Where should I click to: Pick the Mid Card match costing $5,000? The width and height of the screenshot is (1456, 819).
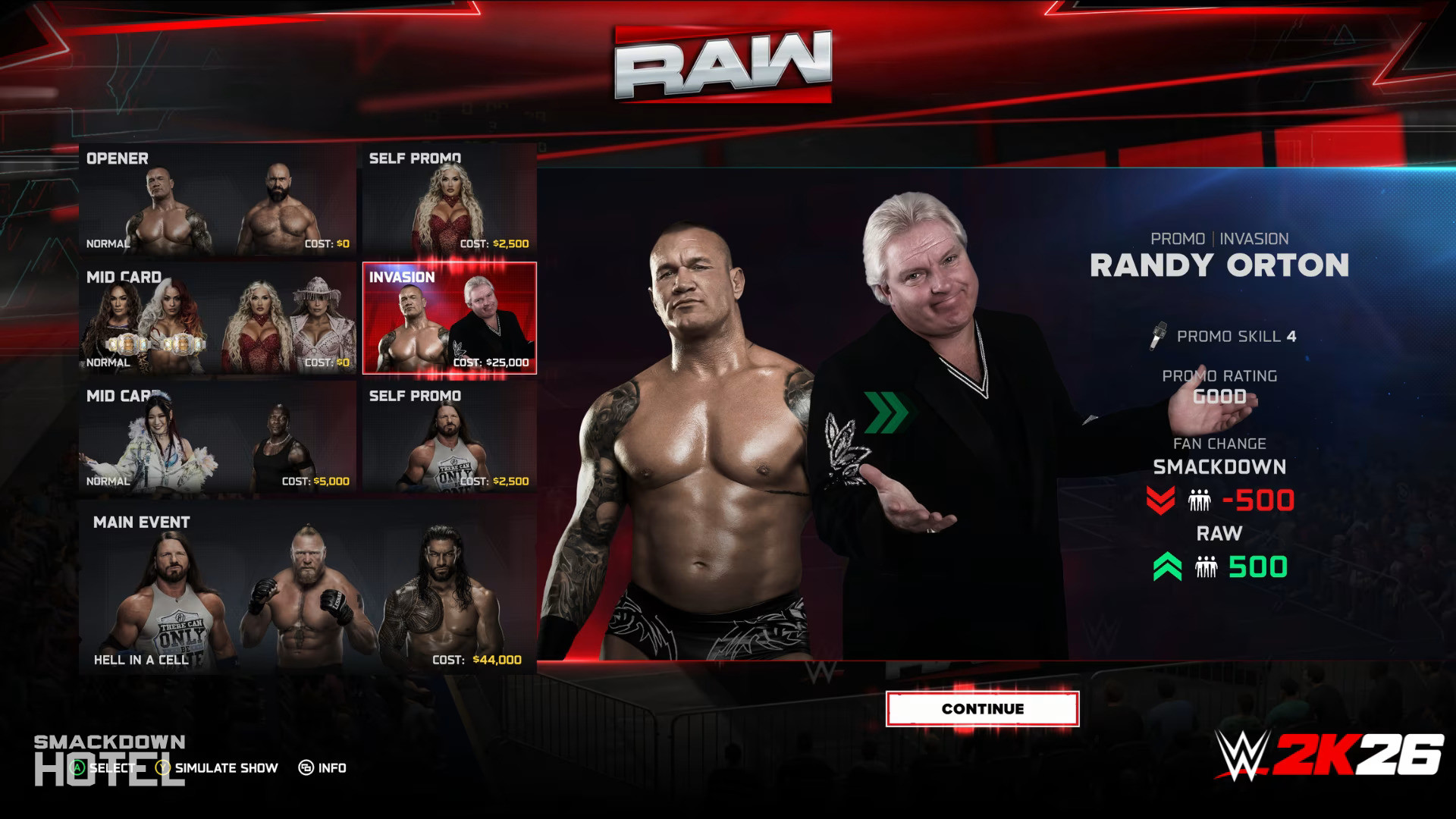(x=218, y=438)
